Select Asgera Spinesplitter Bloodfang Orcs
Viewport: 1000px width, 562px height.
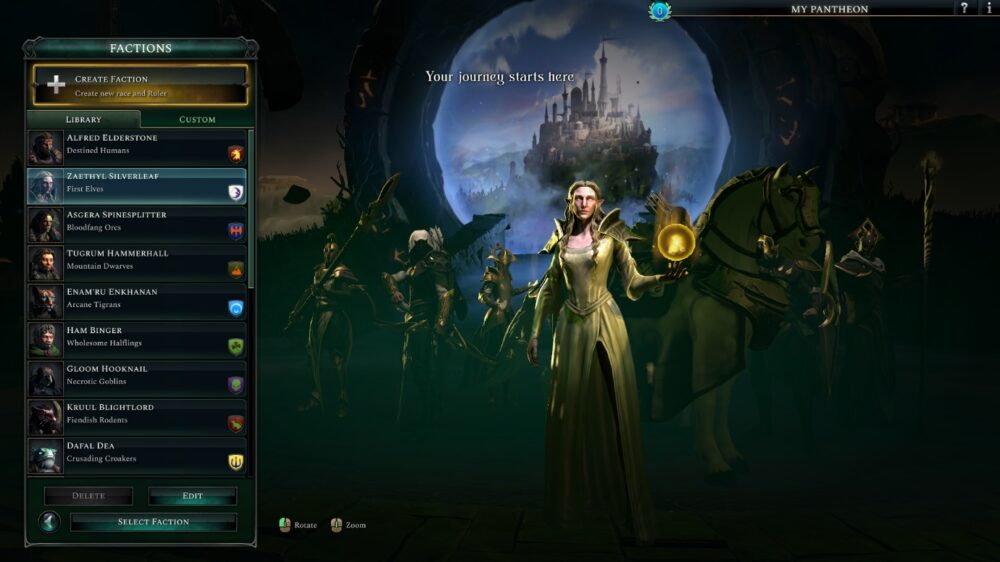[137, 224]
